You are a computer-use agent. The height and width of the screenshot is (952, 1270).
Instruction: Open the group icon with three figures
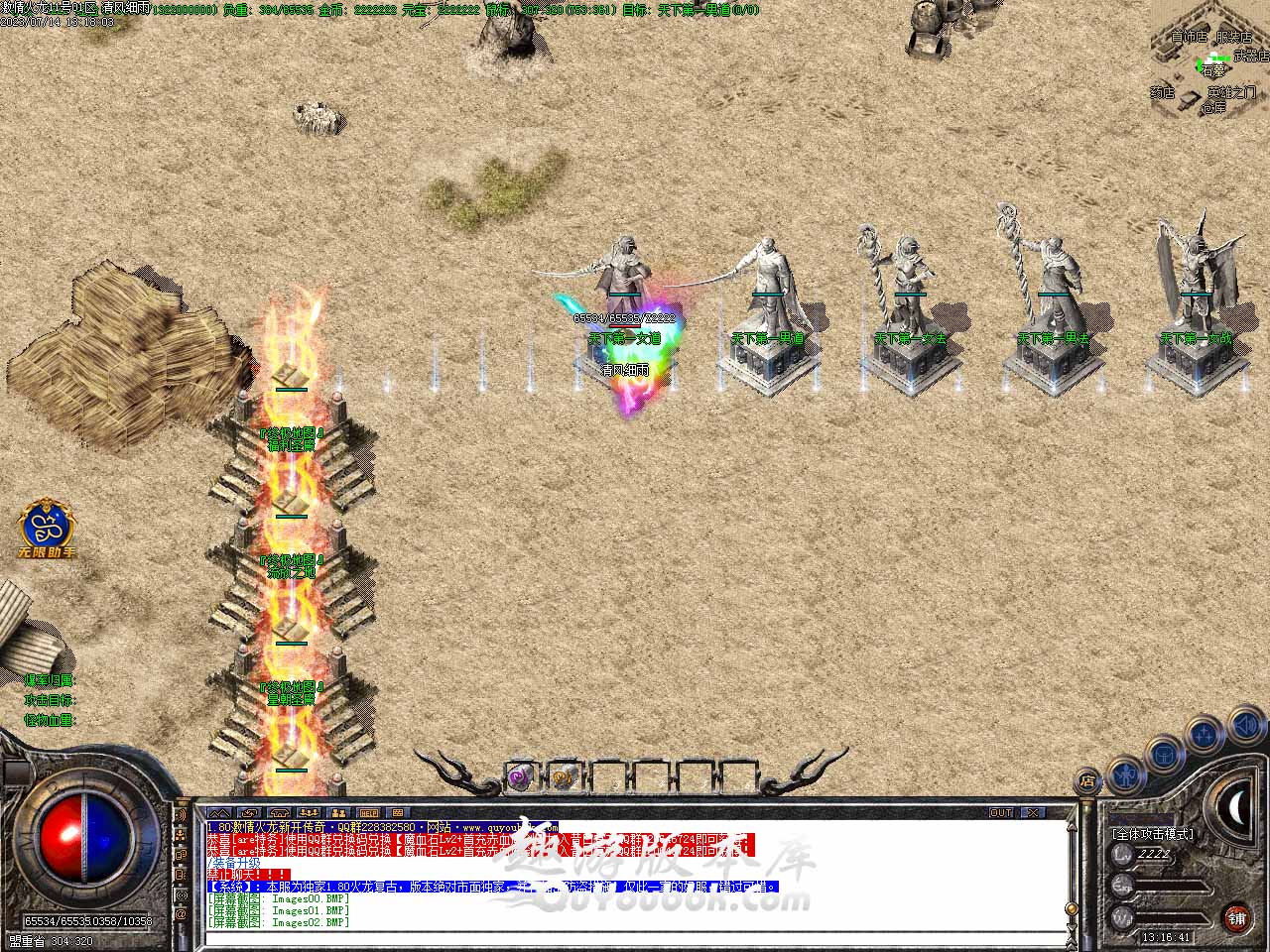[309, 813]
